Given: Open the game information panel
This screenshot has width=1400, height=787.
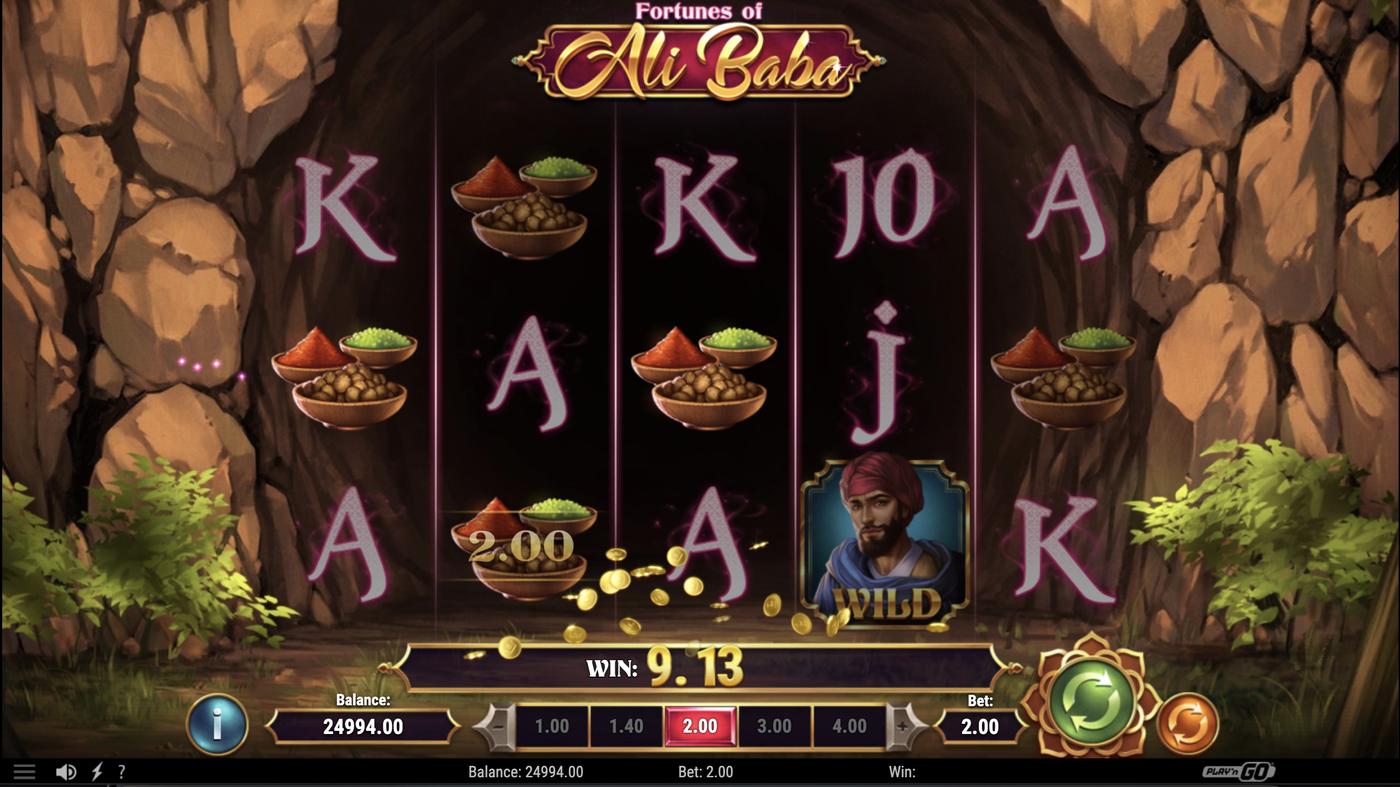Looking at the screenshot, I should [217, 726].
